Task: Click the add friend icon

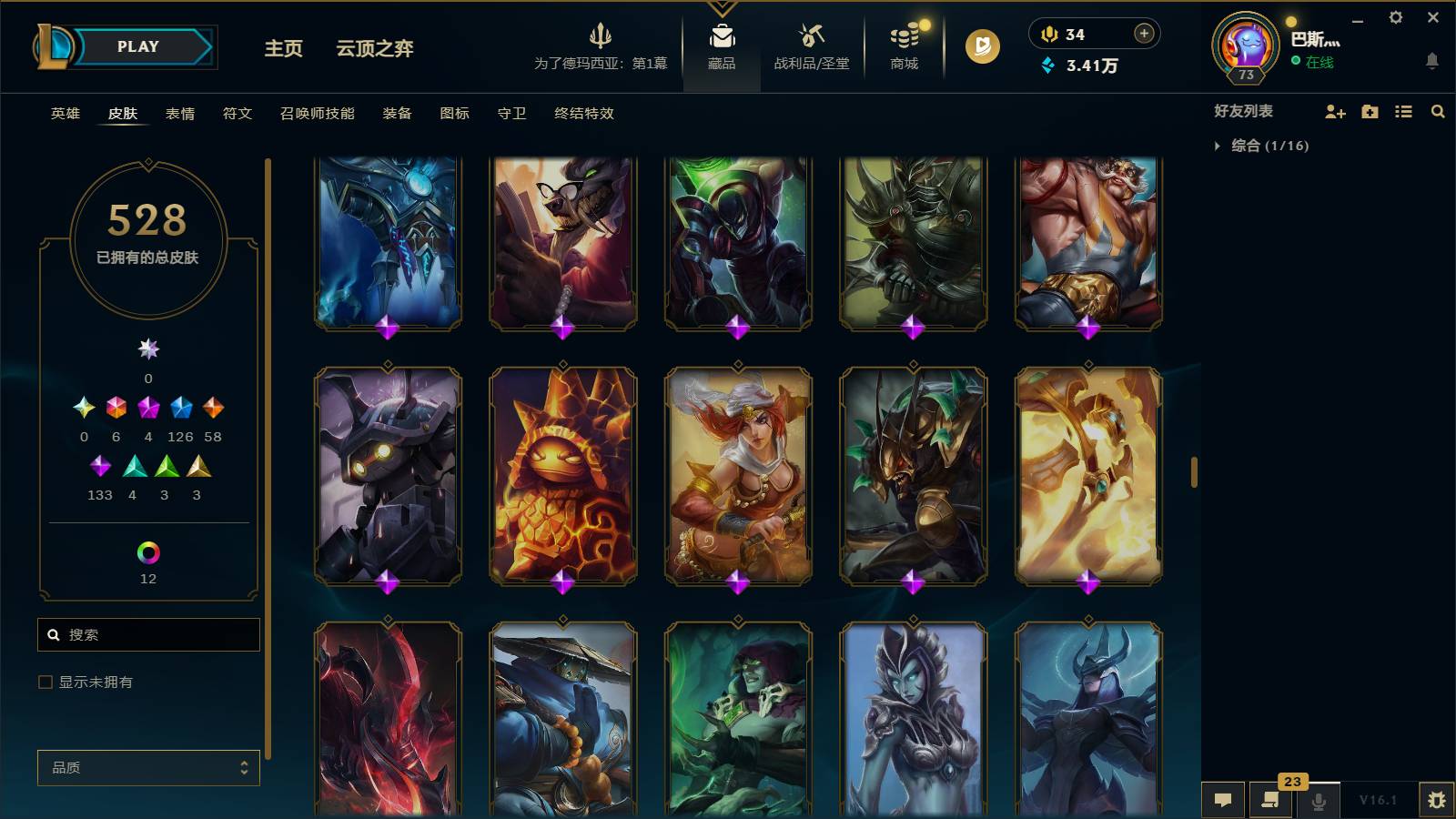Action: 1335,112
